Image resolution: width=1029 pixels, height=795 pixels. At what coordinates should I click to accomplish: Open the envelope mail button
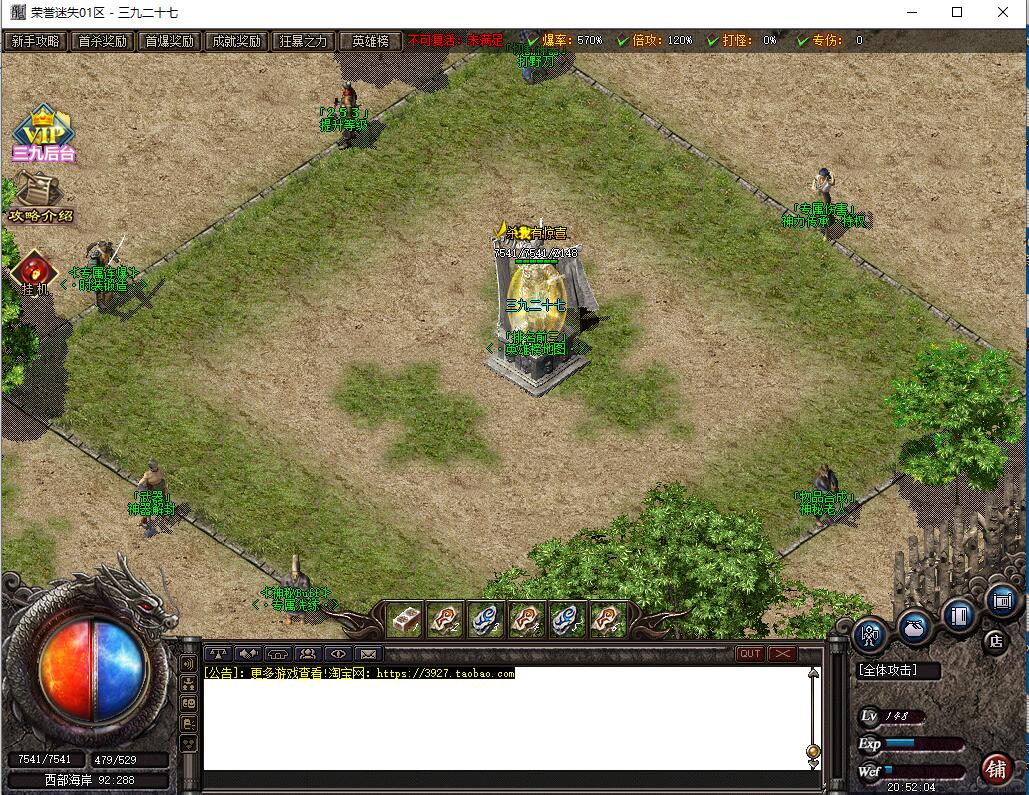point(369,654)
